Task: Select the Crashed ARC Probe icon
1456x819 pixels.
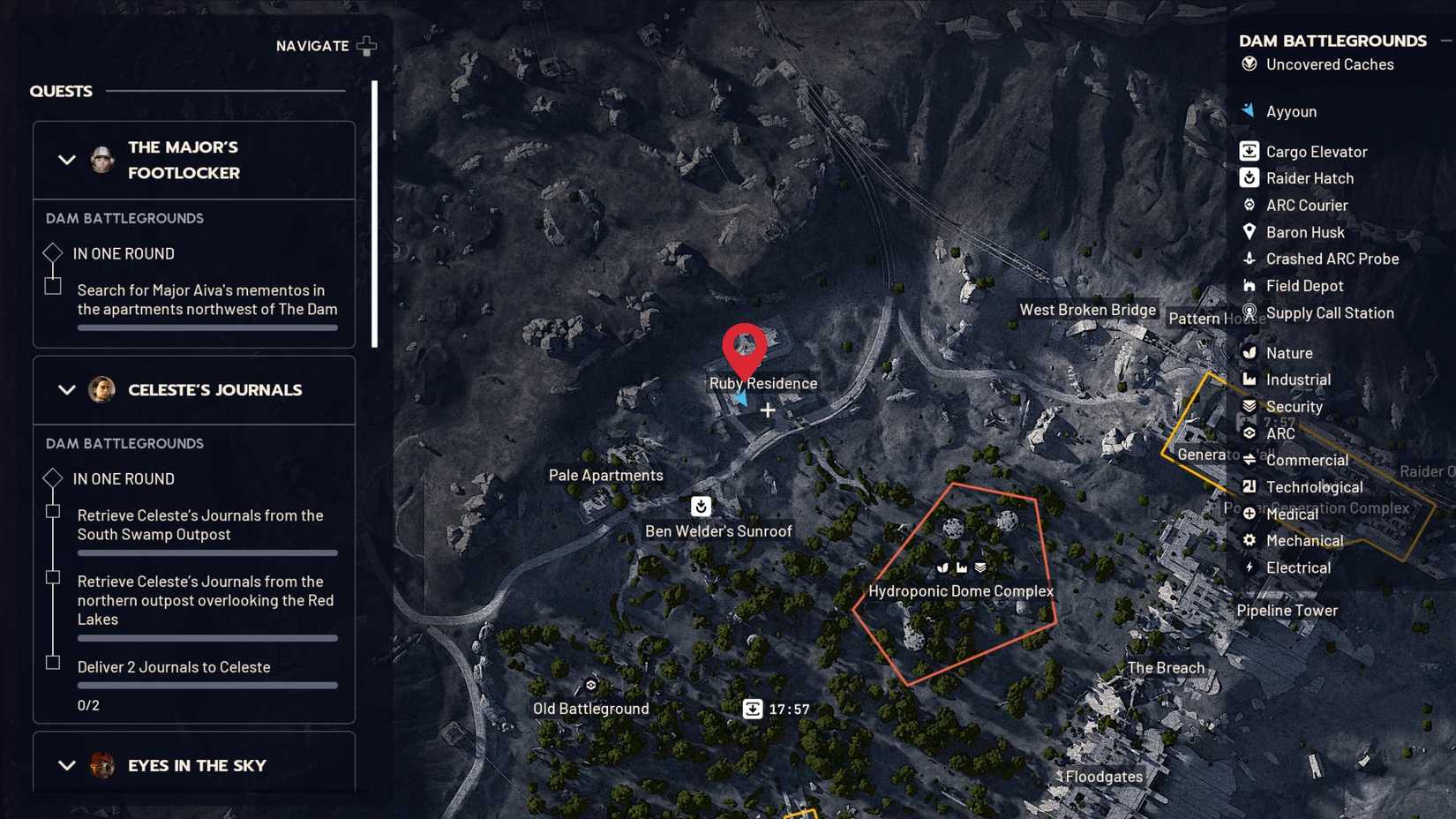Action: tap(1249, 259)
